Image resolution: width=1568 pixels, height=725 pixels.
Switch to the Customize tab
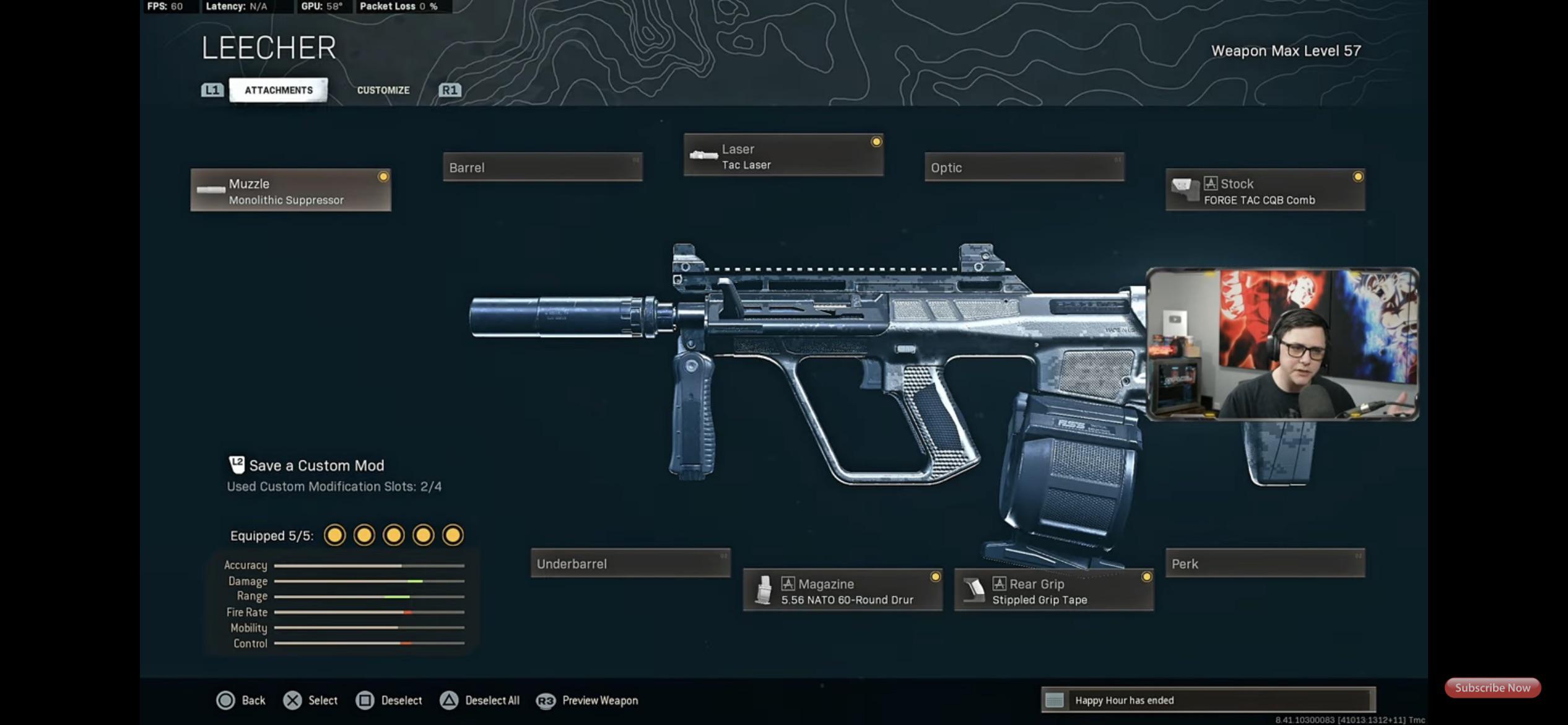(383, 90)
